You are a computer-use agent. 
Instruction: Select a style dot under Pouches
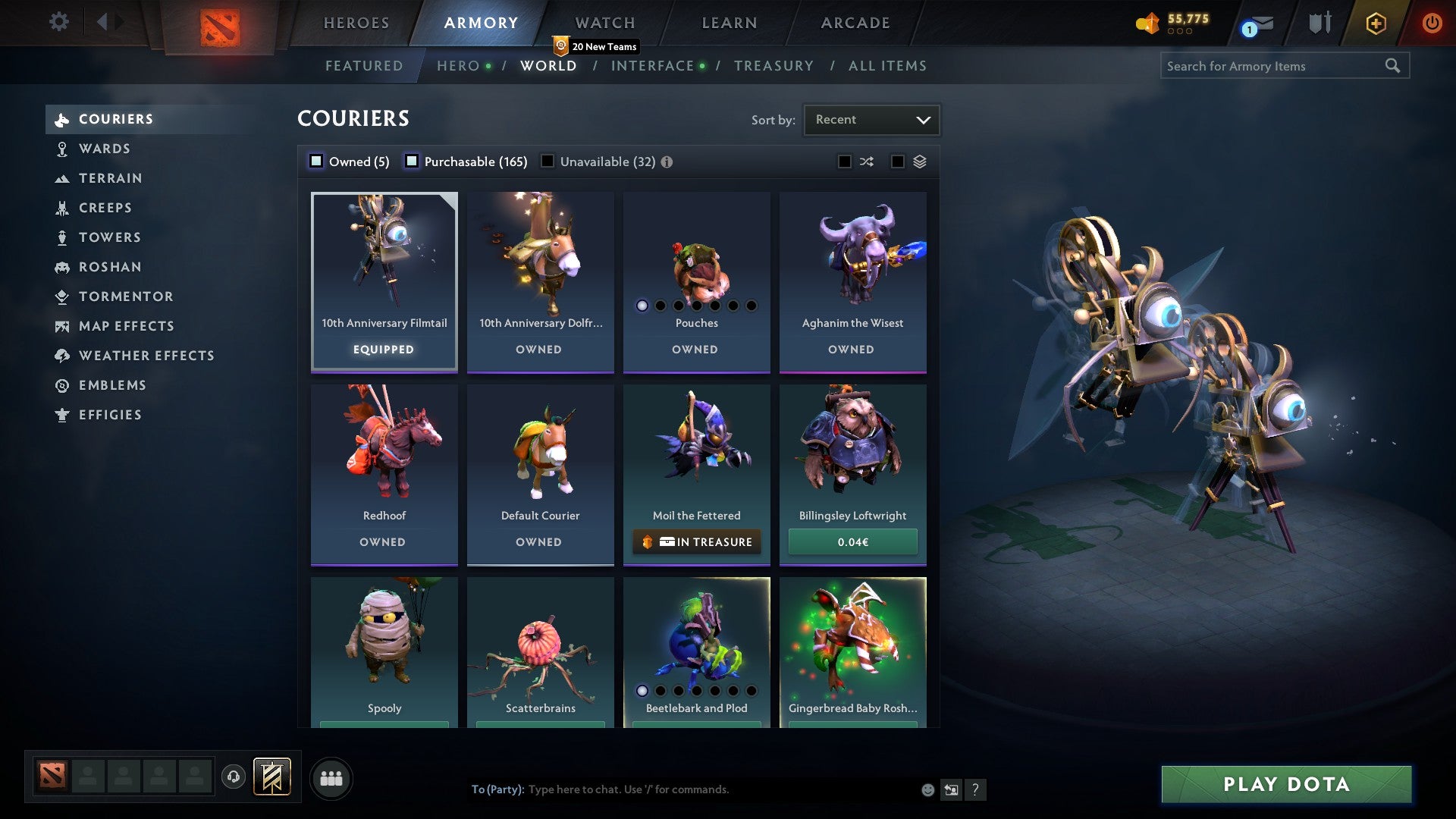pos(641,306)
